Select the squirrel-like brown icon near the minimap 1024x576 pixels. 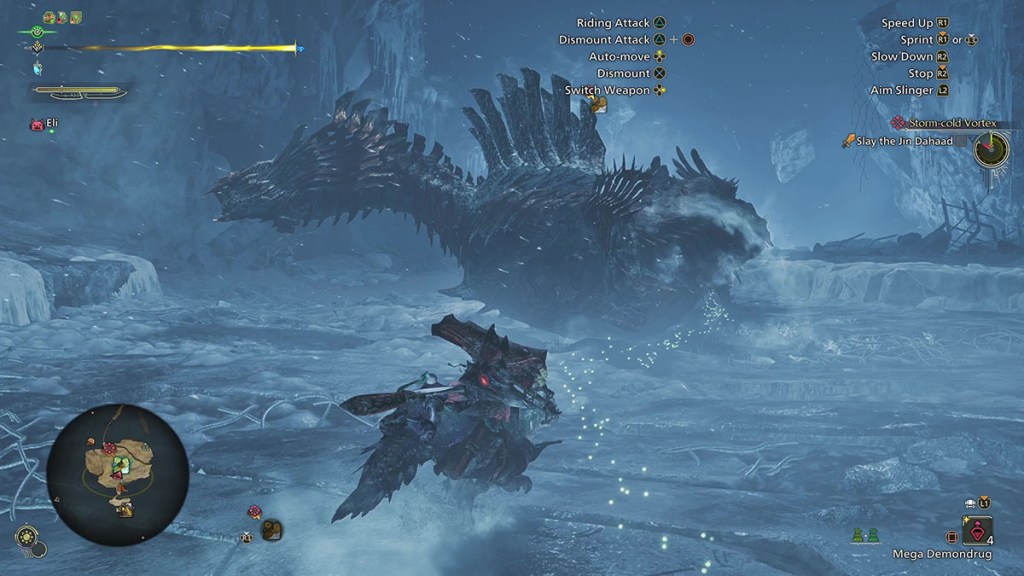[x=271, y=530]
